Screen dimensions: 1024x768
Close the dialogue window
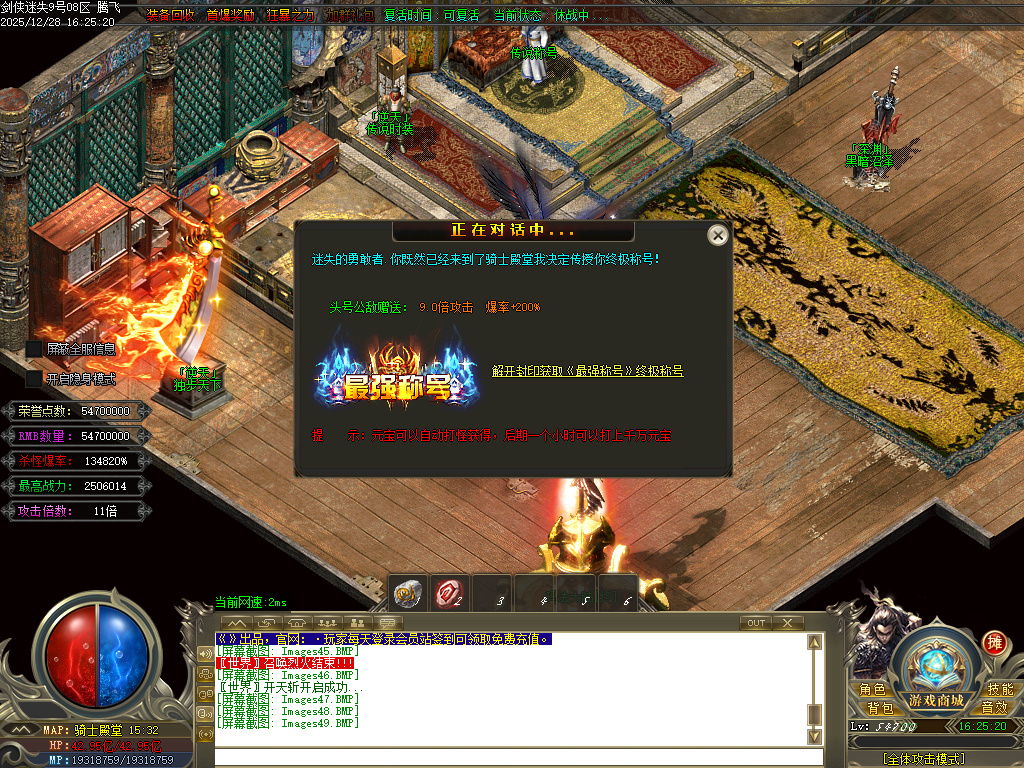[717, 235]
